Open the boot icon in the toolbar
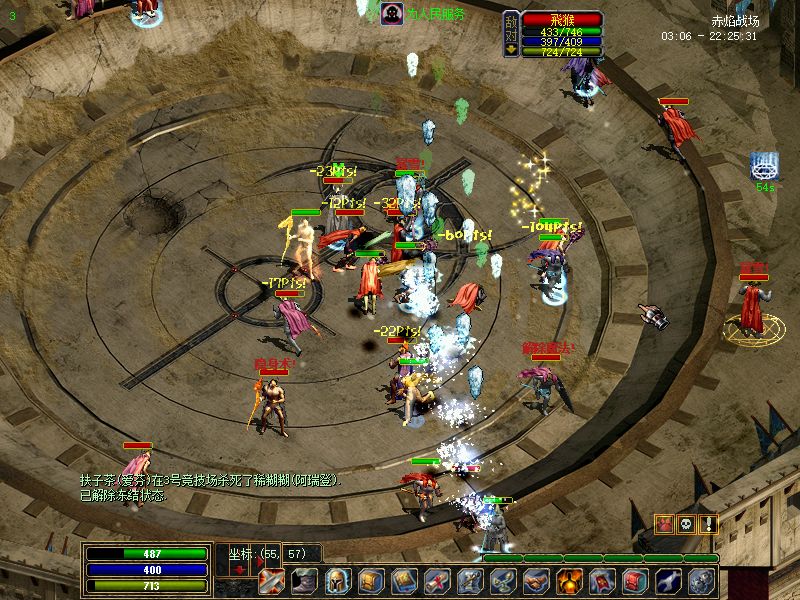The image size is (800, 600). click(x=305, y=582)
